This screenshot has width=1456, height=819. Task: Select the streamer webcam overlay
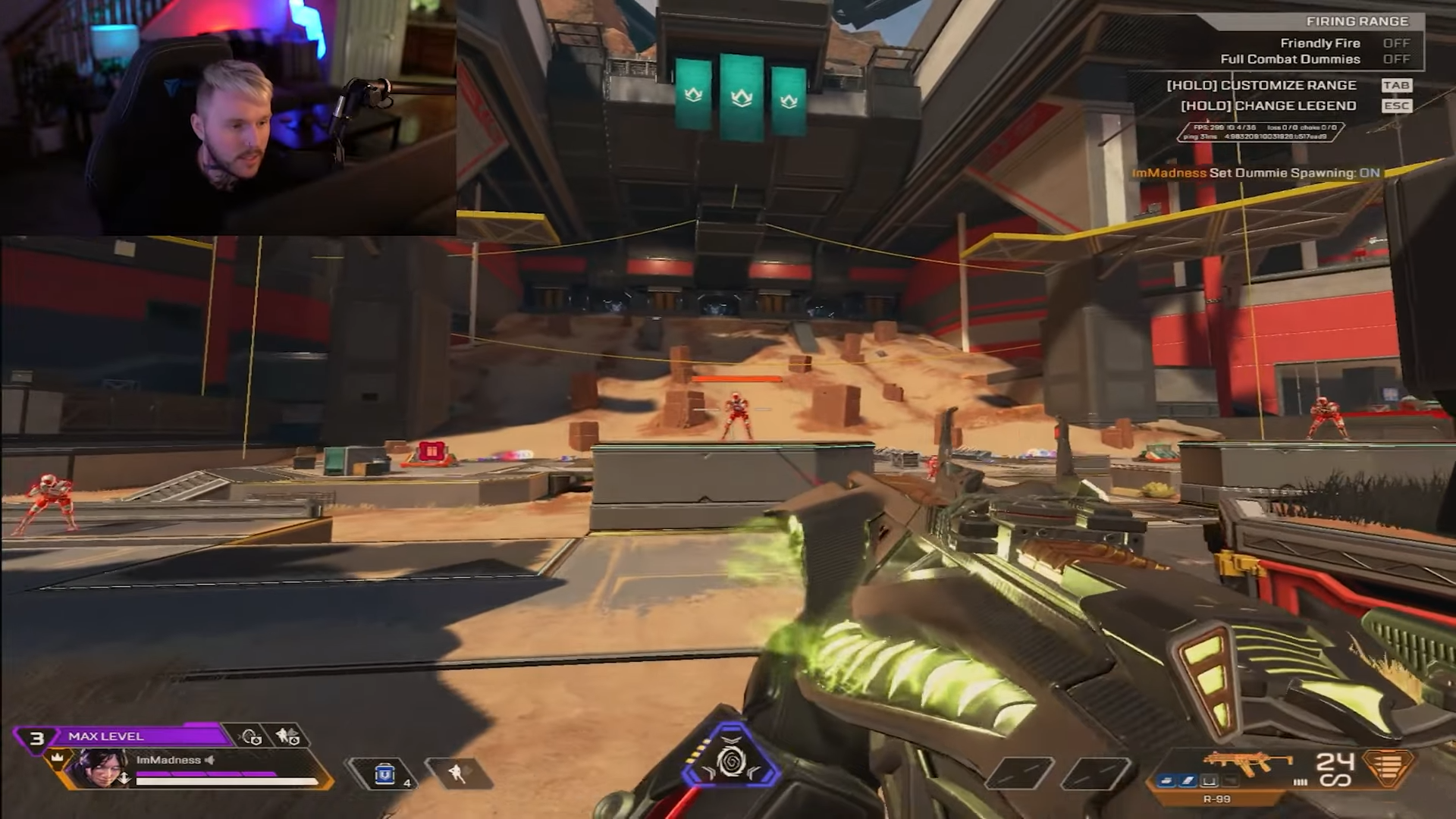pos(227,118)
